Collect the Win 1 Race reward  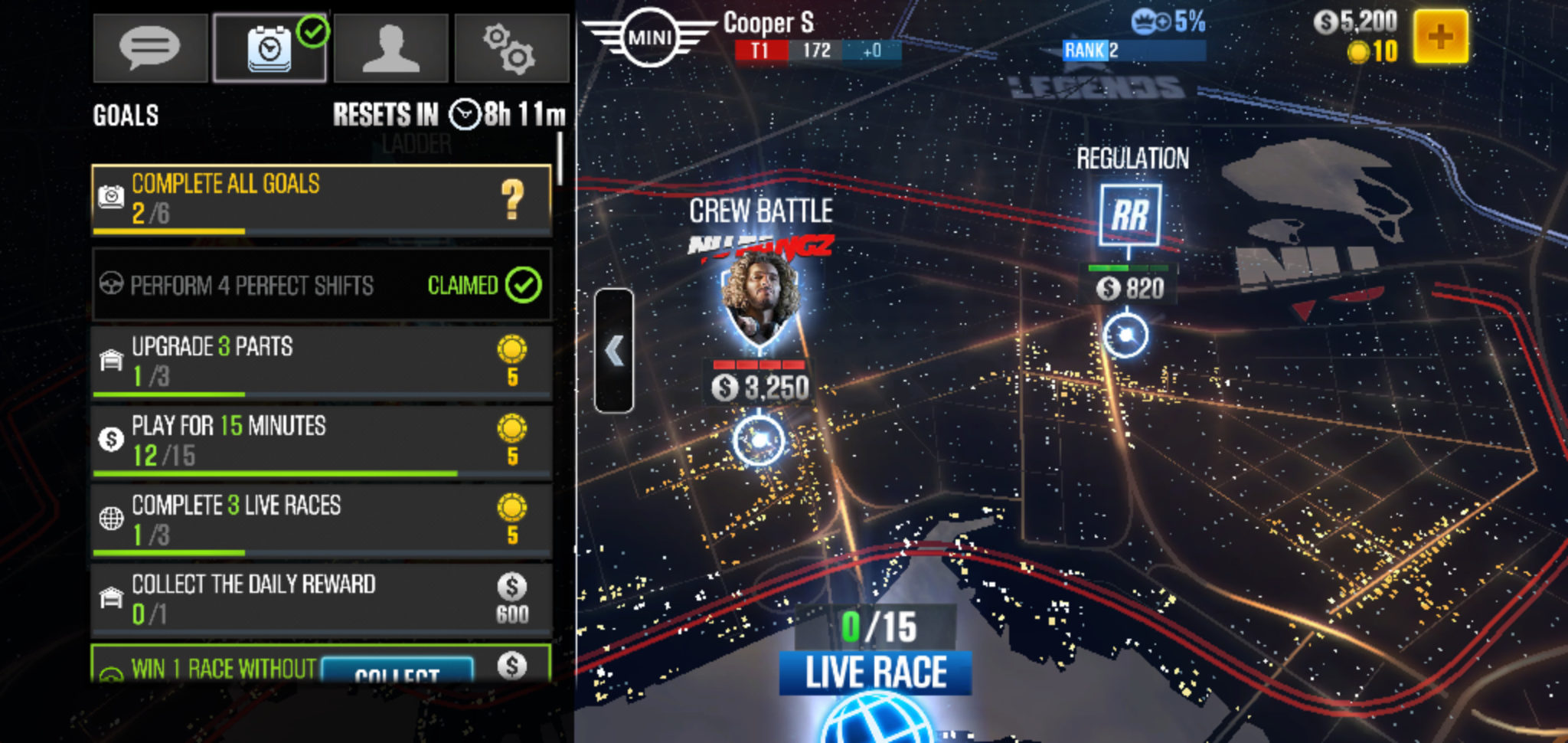tap(397, 672)
